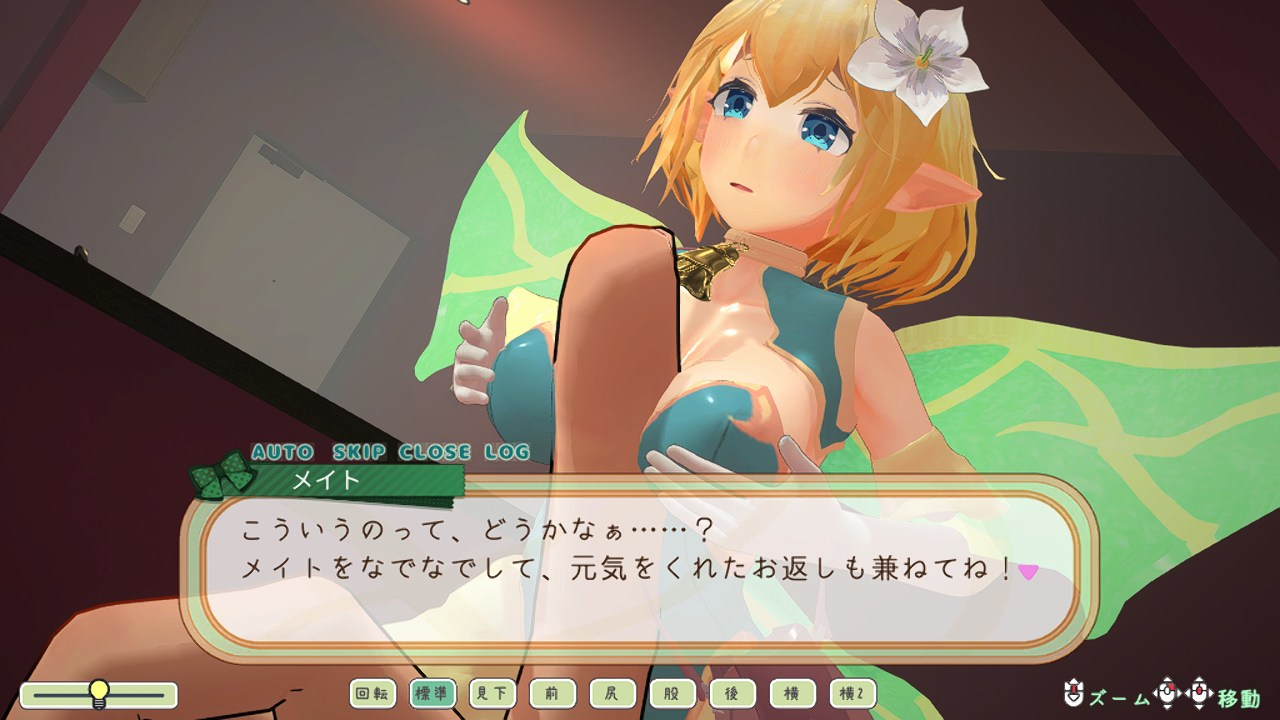1280x720 pixels.
Task: Switch to the 横2 camera view
Action: [x=853, y=693]
